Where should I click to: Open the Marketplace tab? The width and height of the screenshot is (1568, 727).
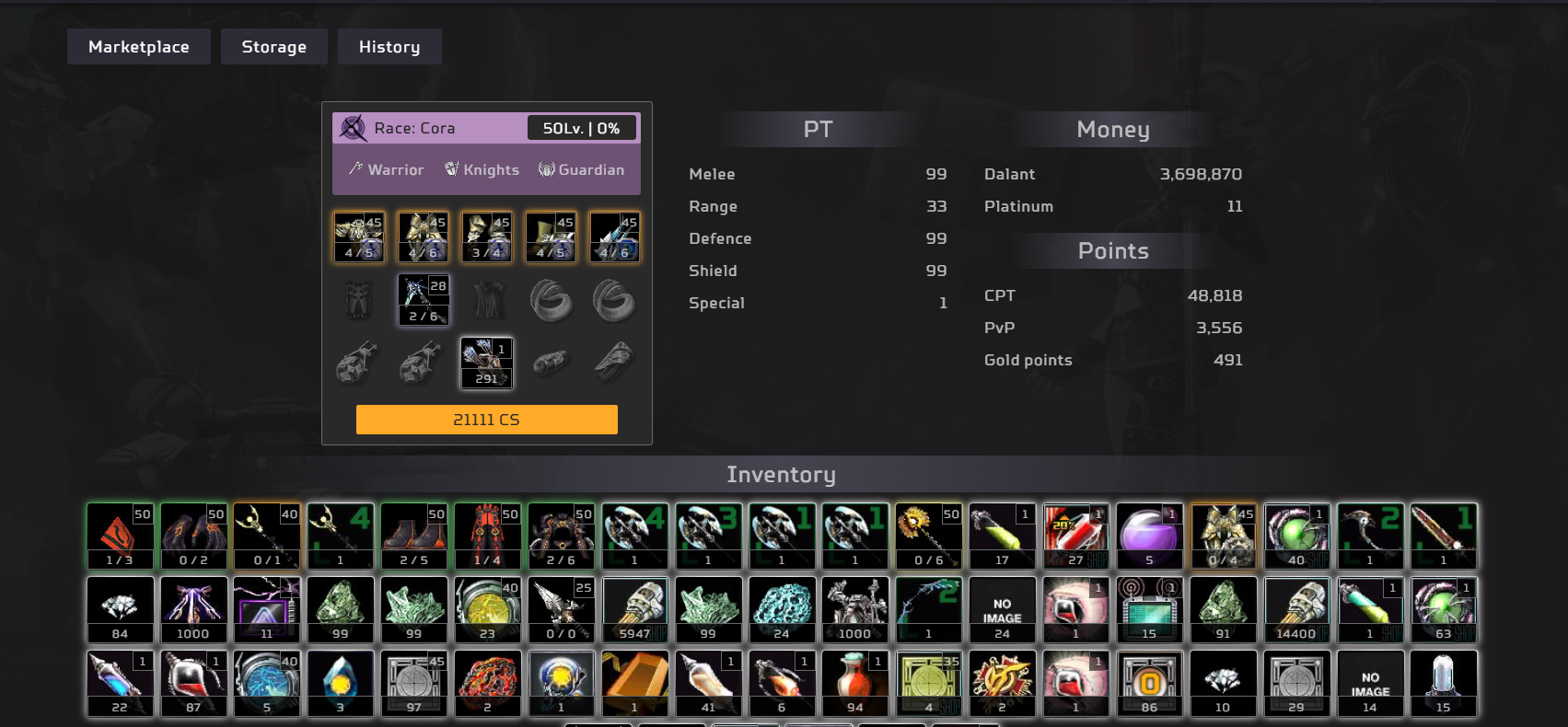(138, 47)
